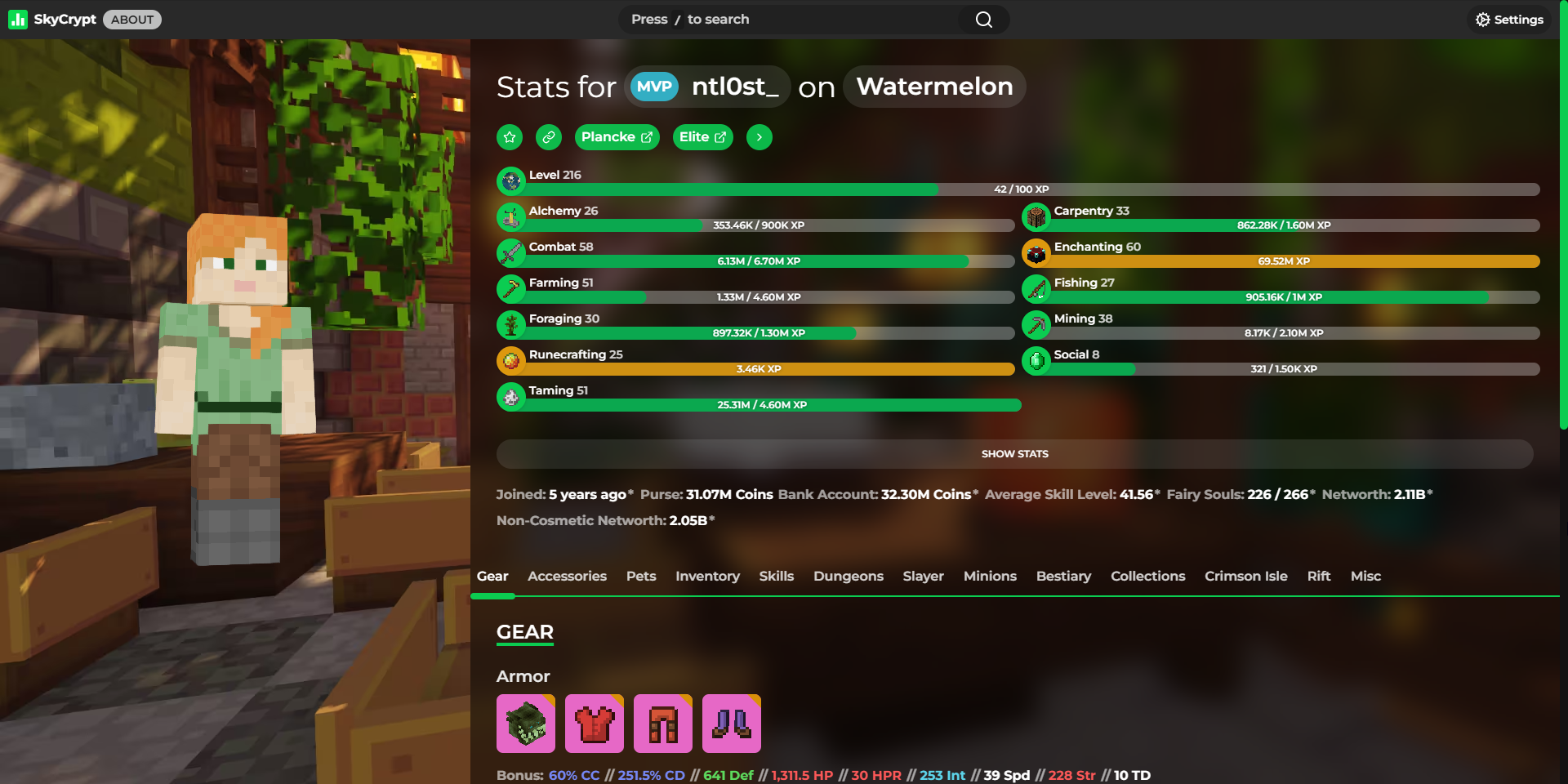Viewport: 1568px width, 784px height.
Task: Expand extra stats with Show Stats
Action: [1014, 453]
